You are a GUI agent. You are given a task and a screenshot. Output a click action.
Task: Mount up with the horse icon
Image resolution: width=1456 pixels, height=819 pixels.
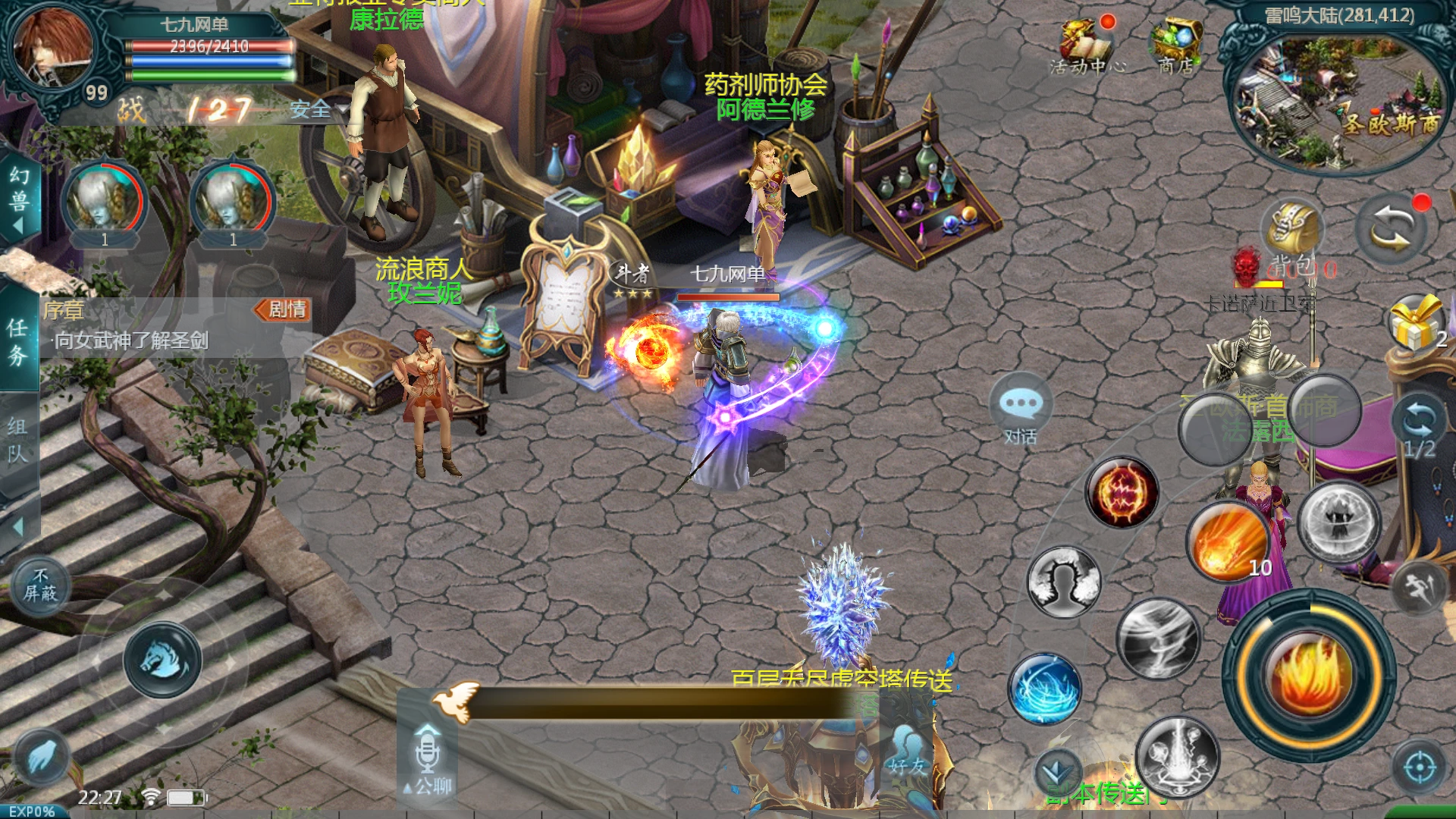coord(162,660)
